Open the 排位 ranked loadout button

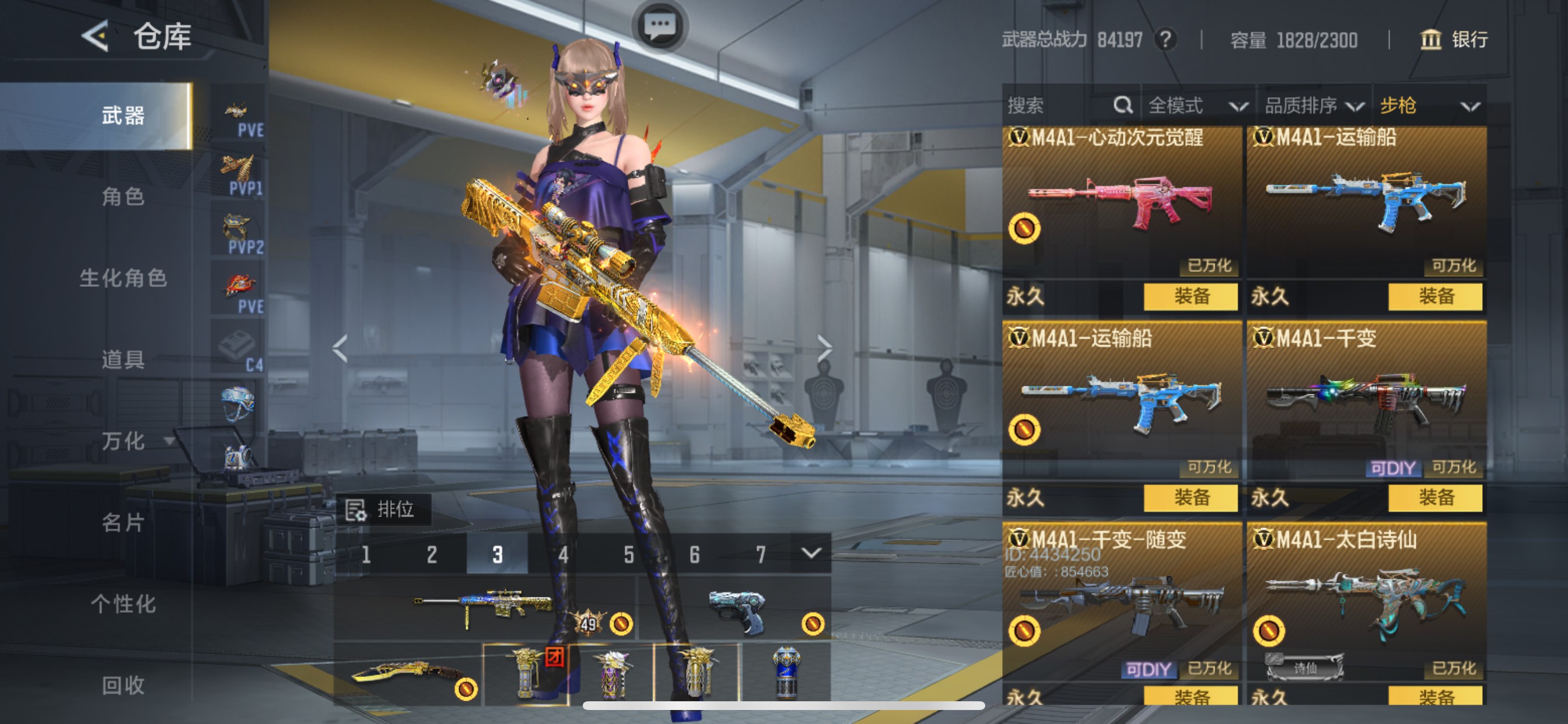383,509
